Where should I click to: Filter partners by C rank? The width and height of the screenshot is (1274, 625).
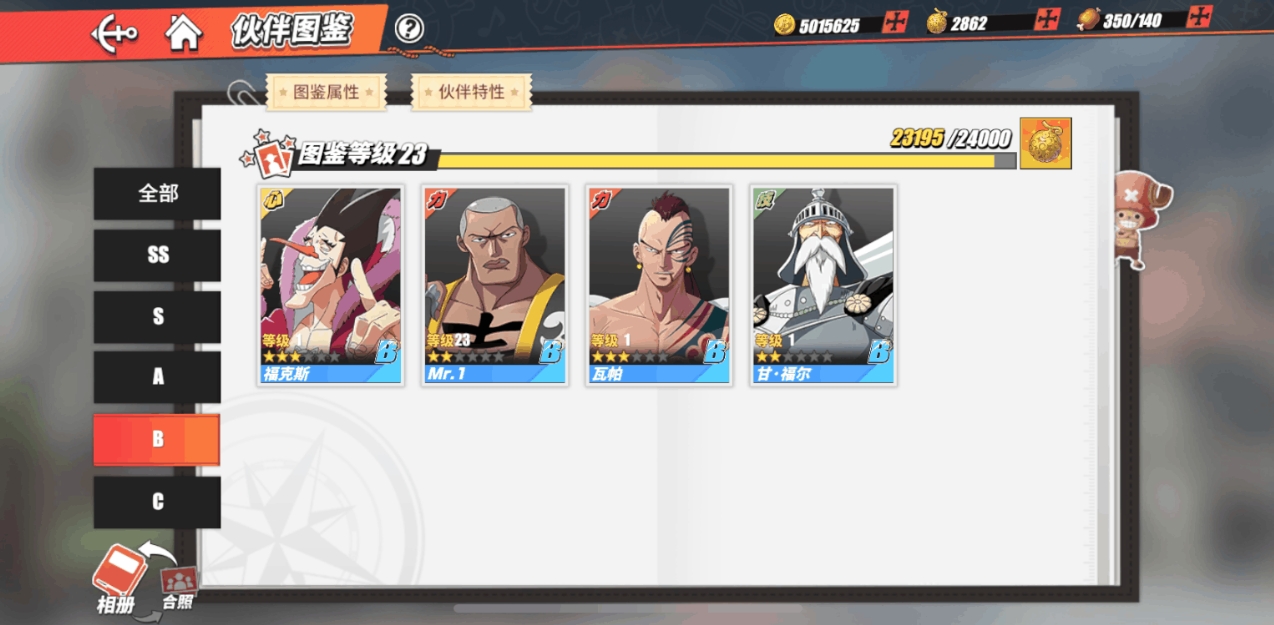(157, 502)
